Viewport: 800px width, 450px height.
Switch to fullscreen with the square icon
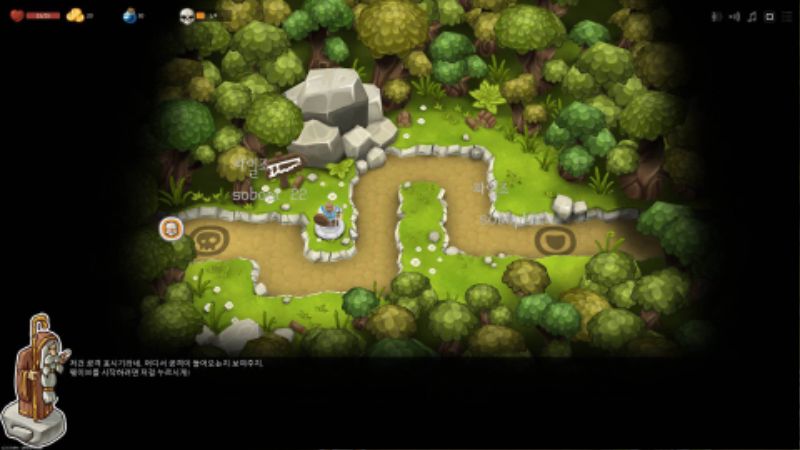point(768,17)
